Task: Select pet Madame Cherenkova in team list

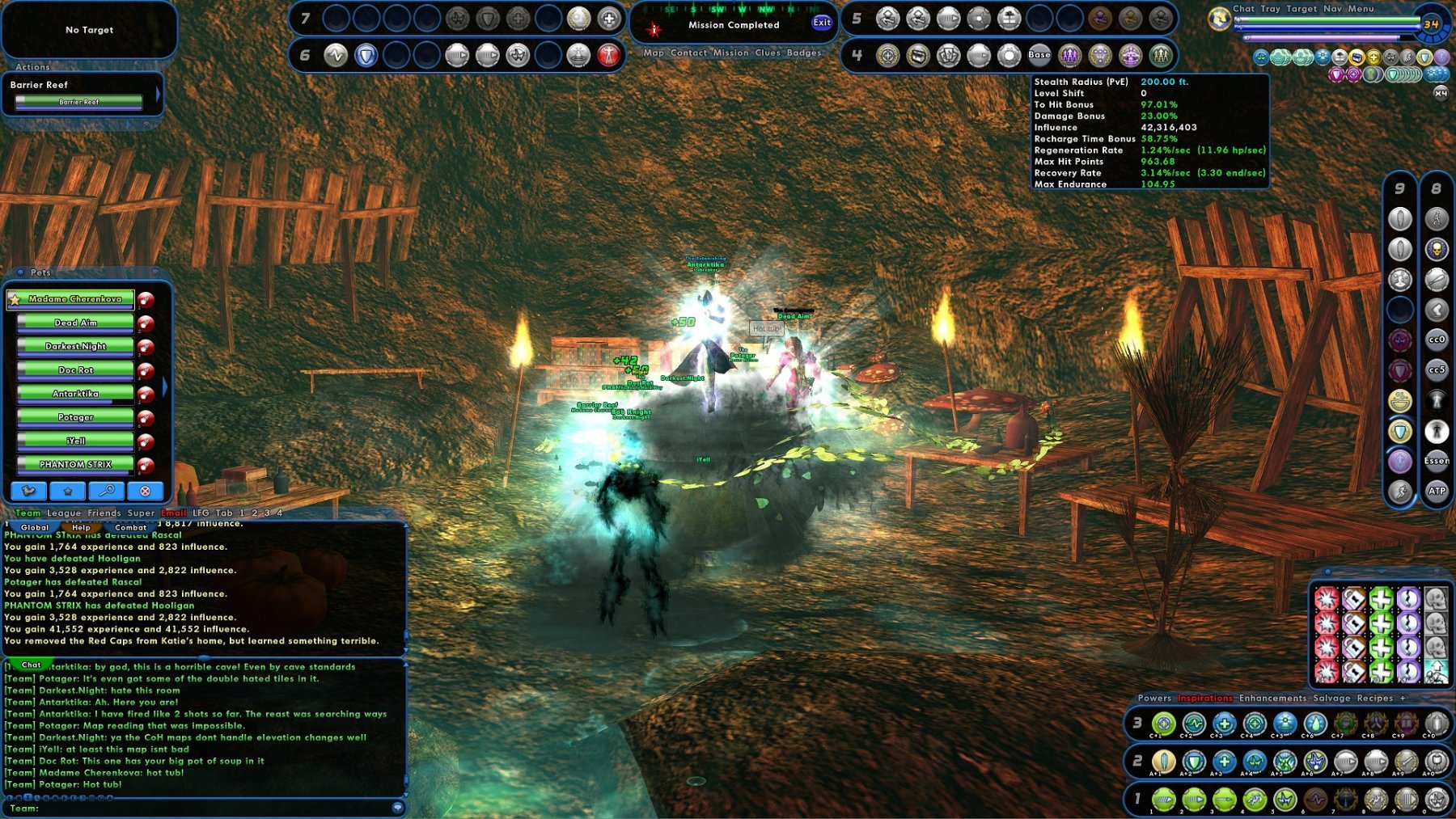Action: [x=74, y=299]
